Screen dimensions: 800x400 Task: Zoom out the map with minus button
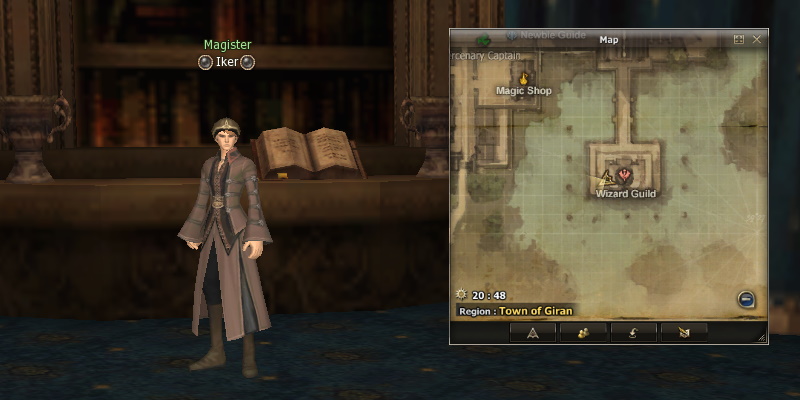[x=746, y=299]
